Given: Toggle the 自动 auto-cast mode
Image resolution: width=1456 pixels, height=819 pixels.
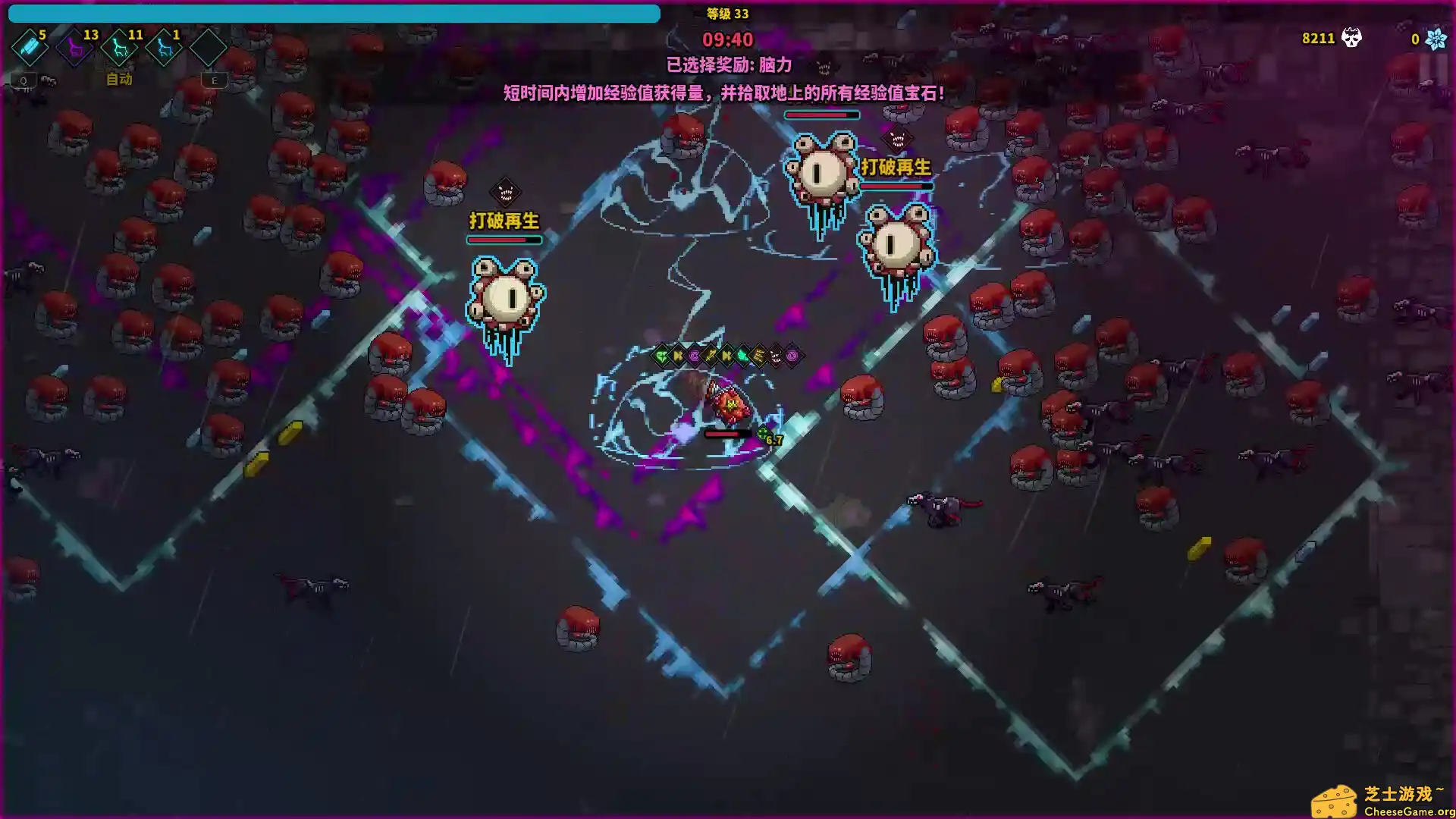Looking at the screenshot, I should click(118, 80).
